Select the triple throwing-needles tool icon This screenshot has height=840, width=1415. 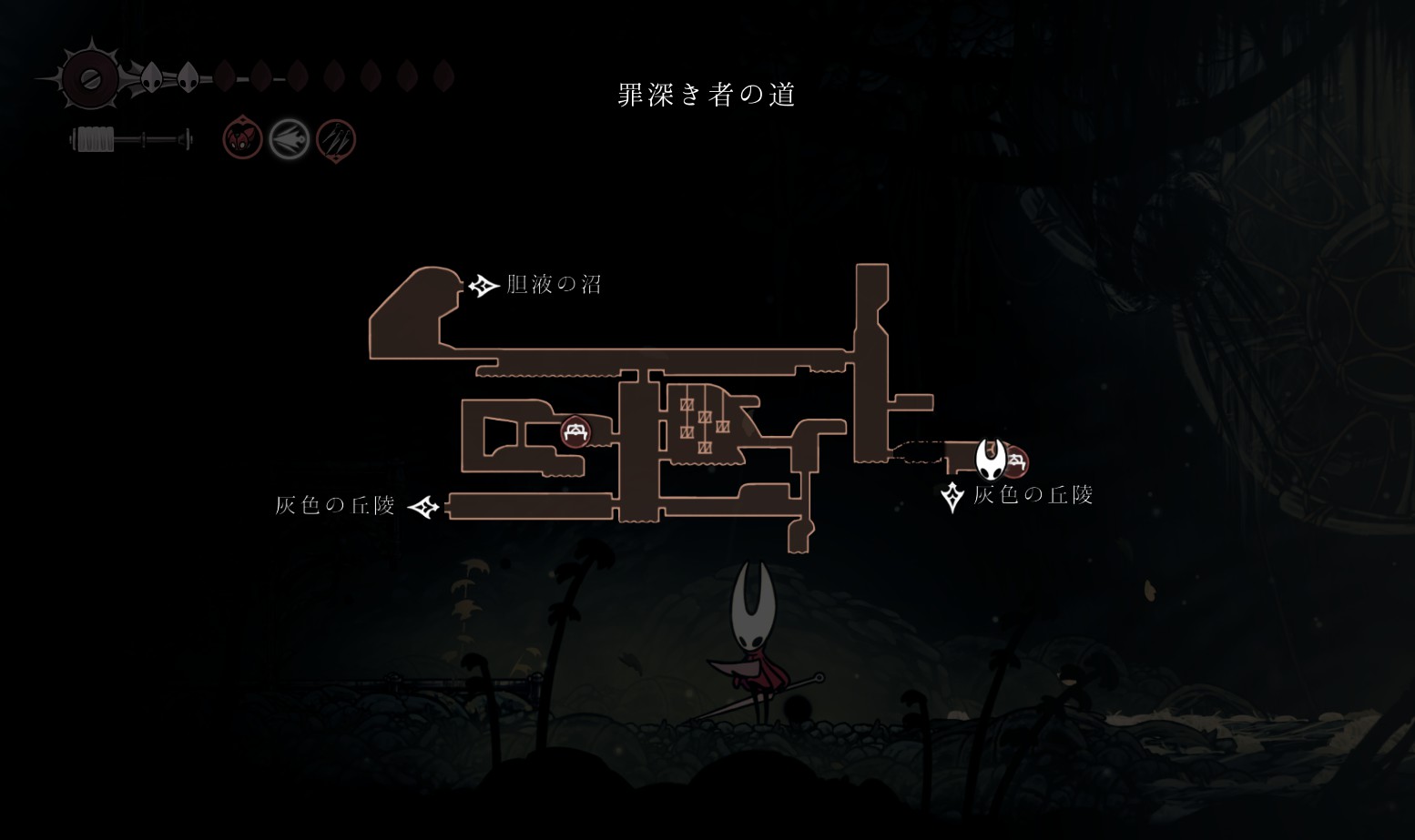(x=335, y=140)
